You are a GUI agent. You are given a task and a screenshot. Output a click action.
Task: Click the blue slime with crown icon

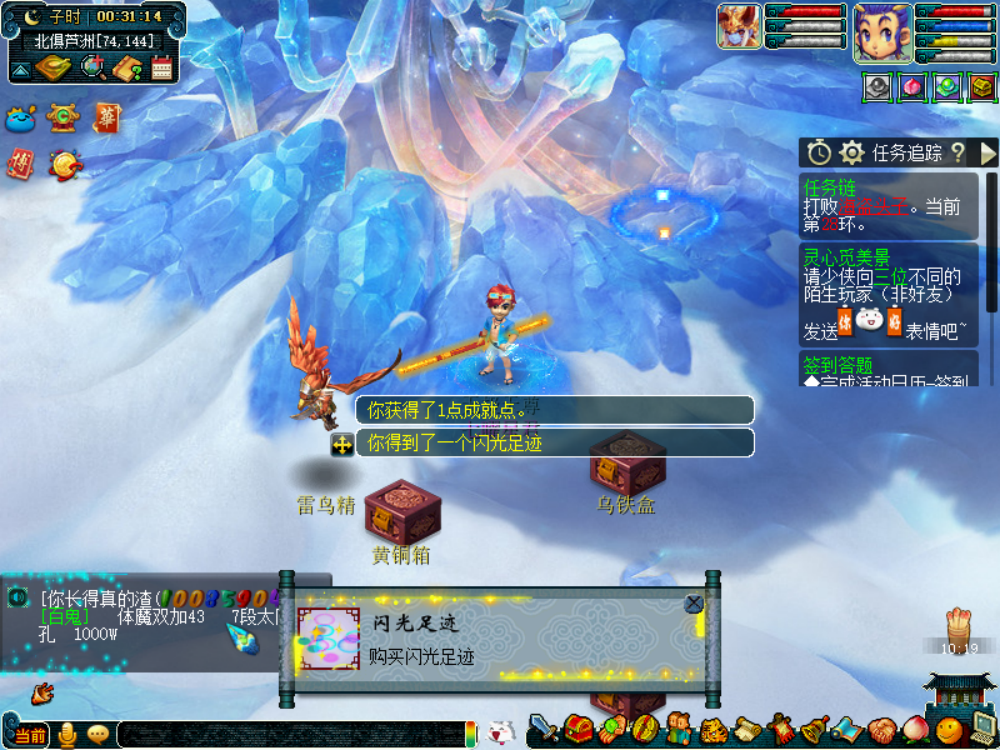coord(21,118)
